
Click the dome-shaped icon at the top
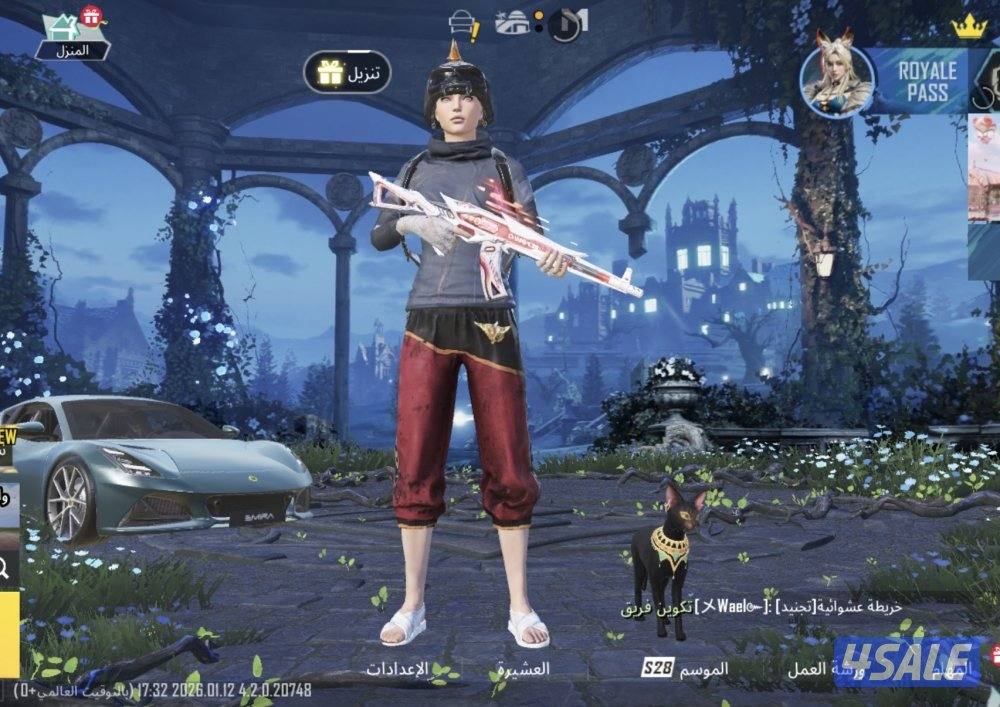tap(513, 22)
